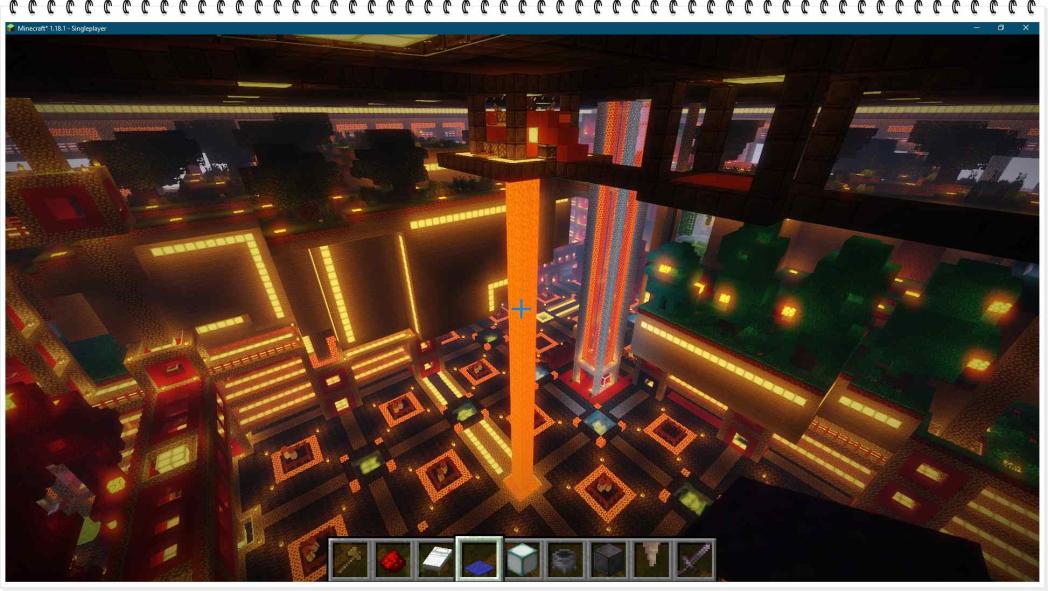This screenshot has width=1048, height=591.
Task: Pick the blue carpet hotbar slot
Action: [479, 560]
